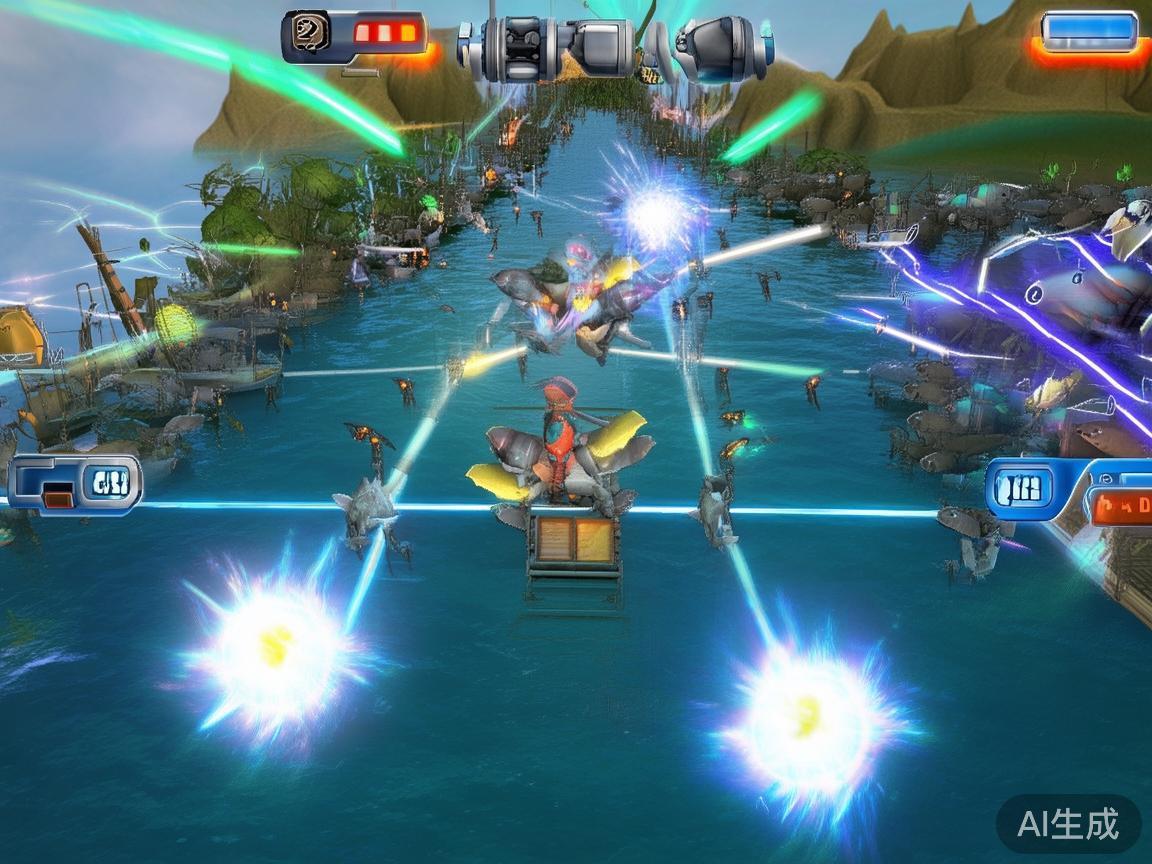Viewport: 1152px width, 864px height.
Task: Click the AI生成 watermark label
Action: pos(1068,824)
